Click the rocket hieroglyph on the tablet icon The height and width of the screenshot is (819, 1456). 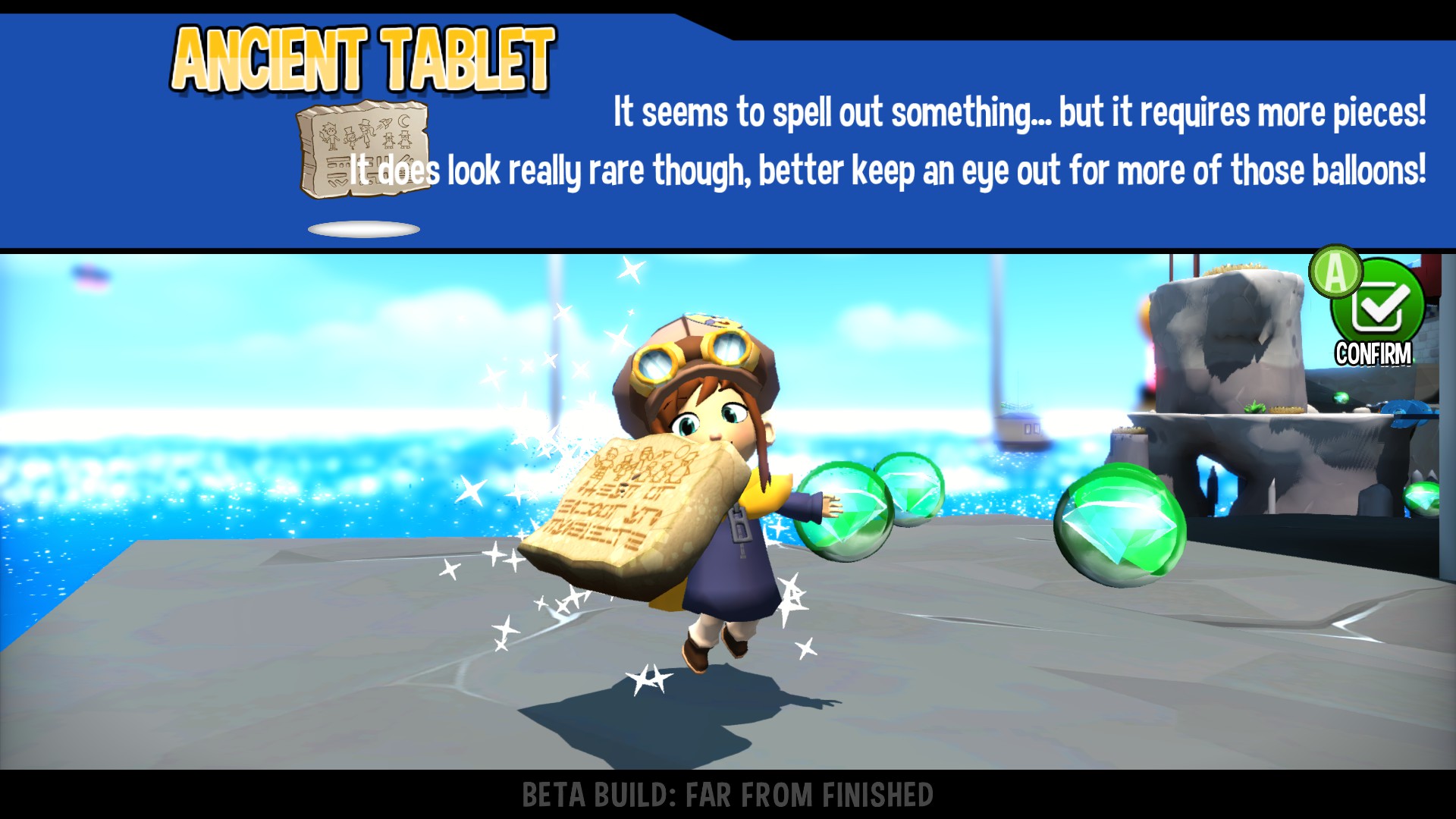(x=384, y=124)
